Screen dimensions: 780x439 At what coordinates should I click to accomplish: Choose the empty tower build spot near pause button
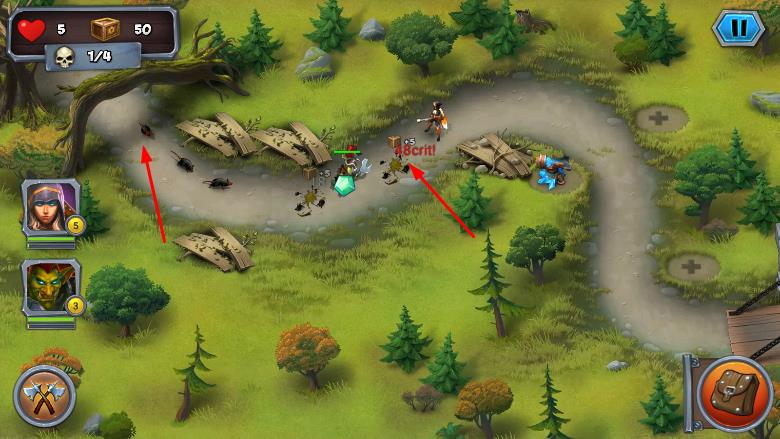coord(660,119)
